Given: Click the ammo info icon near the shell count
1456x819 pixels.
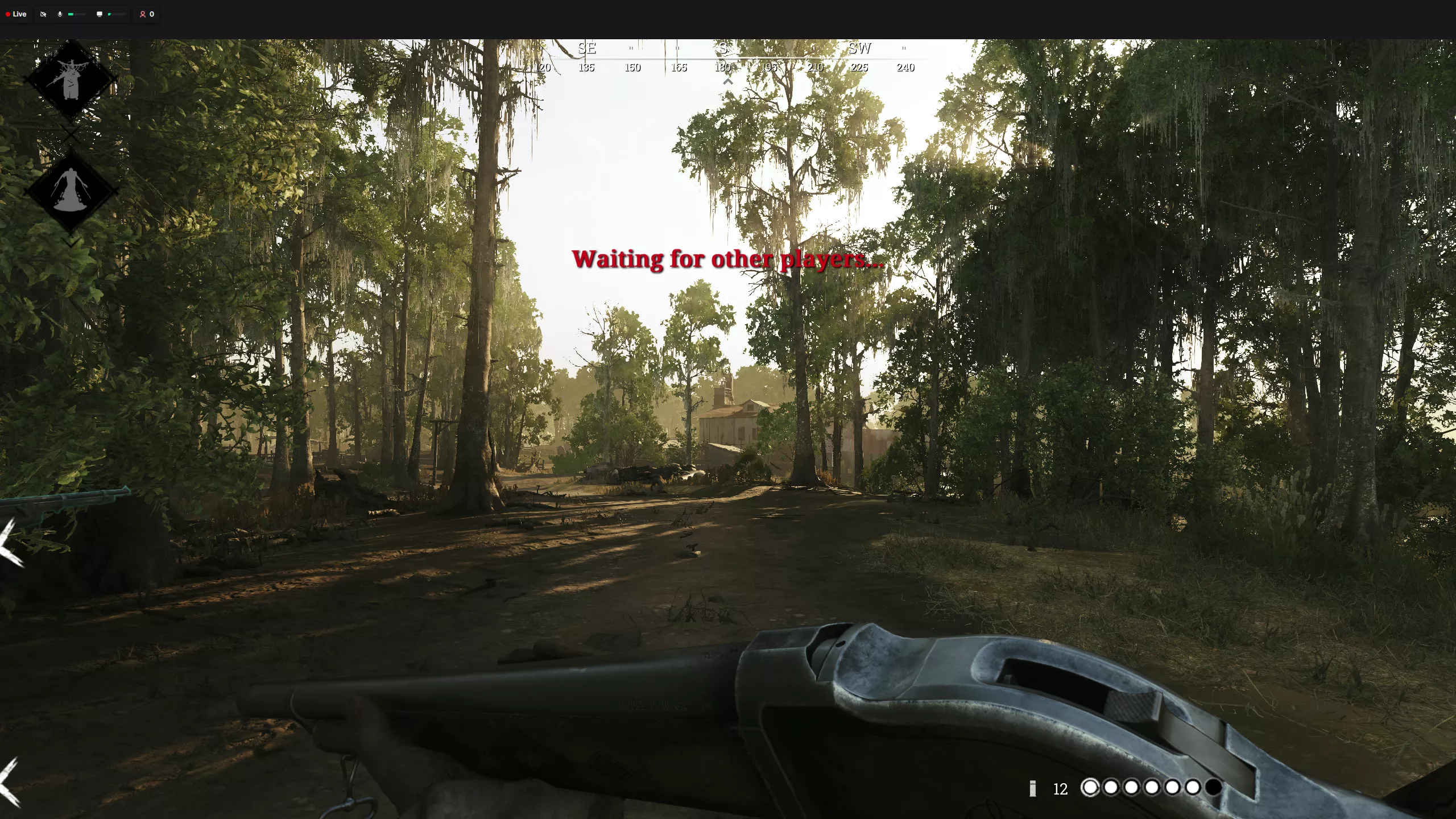Looking at the screenshot, I should click(x=1032, y=788).
